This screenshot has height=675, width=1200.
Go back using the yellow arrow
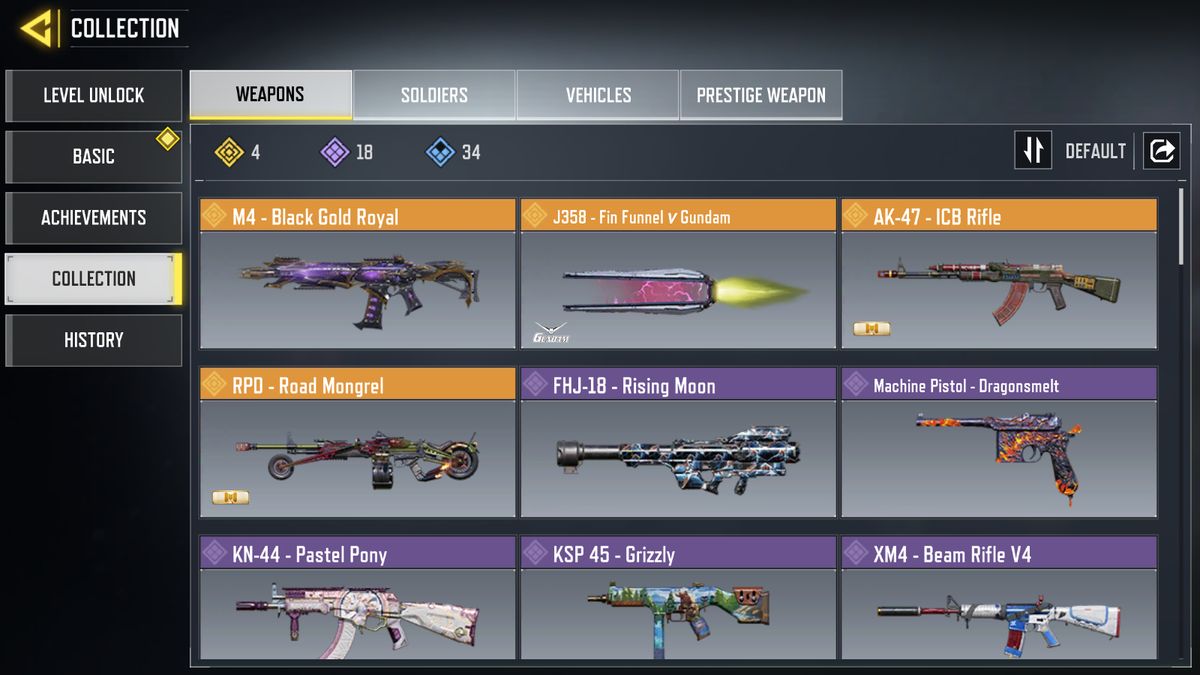pos(37,28)
